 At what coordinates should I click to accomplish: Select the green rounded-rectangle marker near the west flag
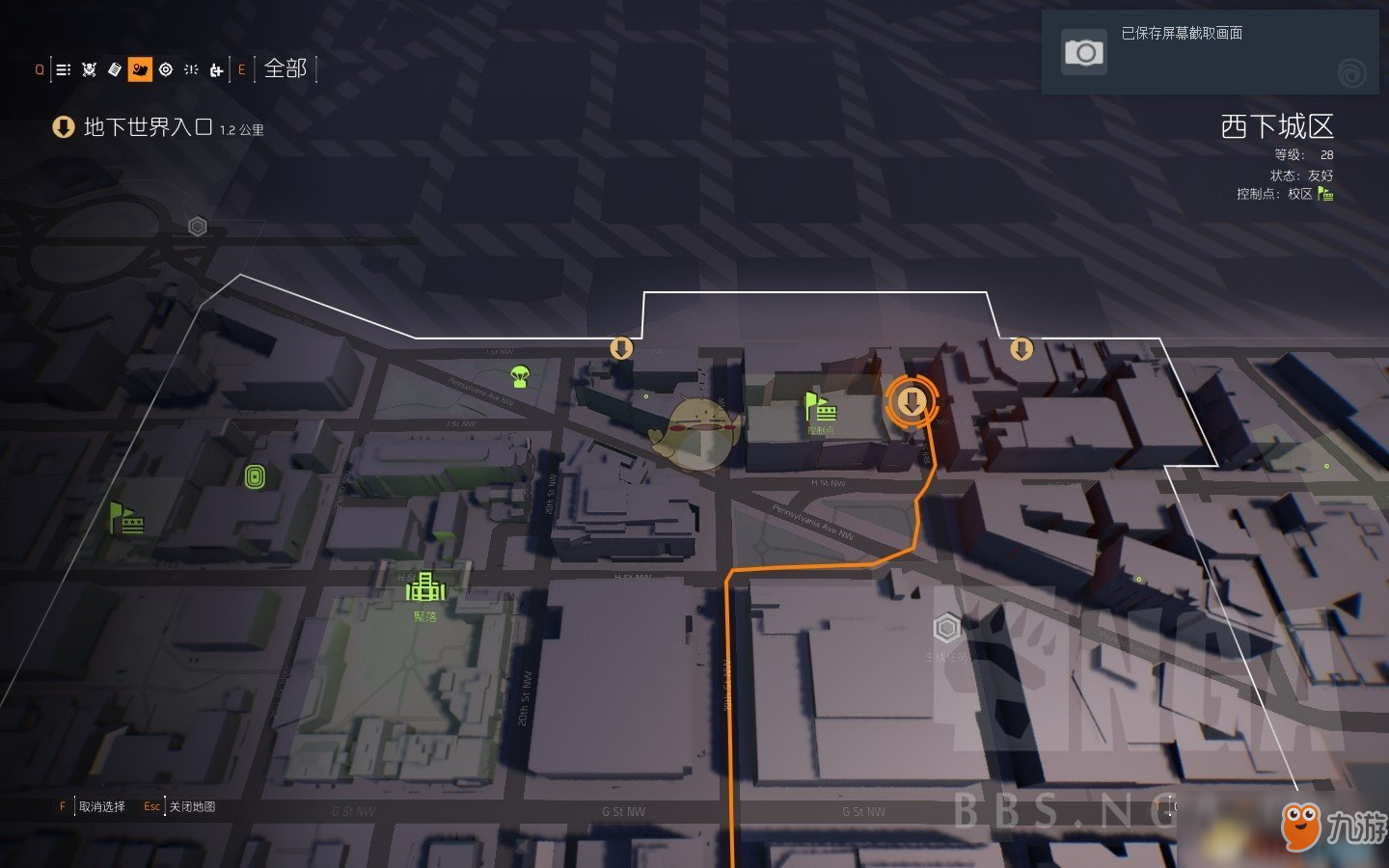(255, 476)
